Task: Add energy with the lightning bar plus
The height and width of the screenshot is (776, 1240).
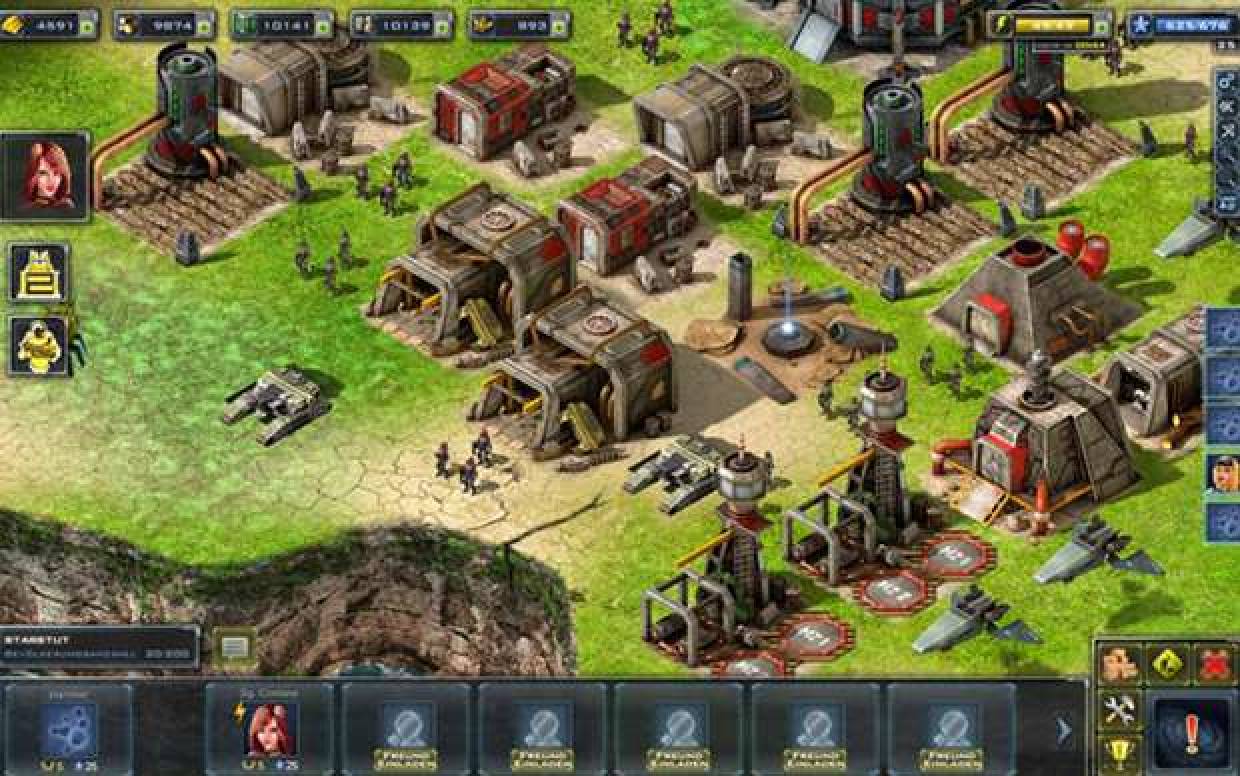Action: click(x=1100, y=25)
